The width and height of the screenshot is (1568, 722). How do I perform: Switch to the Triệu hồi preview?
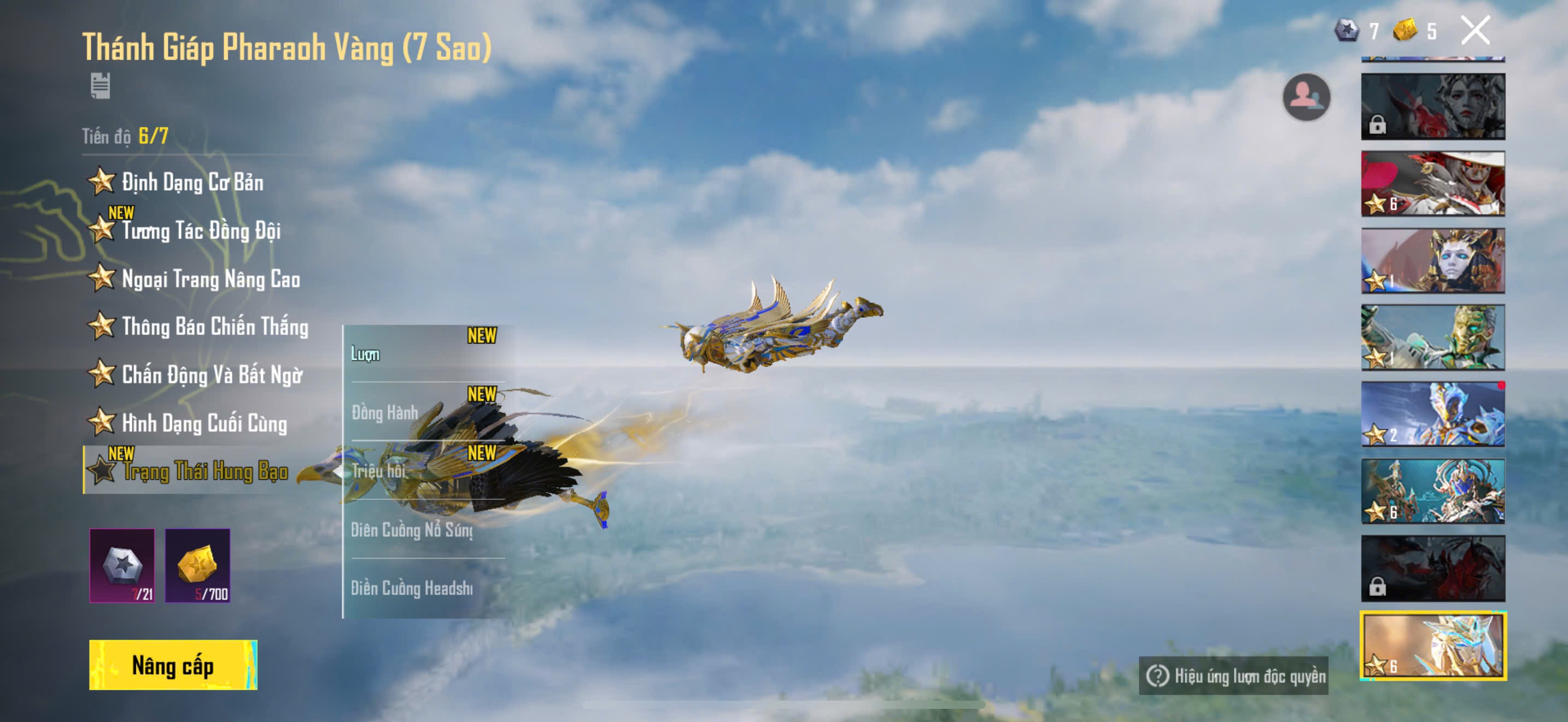[x=425, y=470]
